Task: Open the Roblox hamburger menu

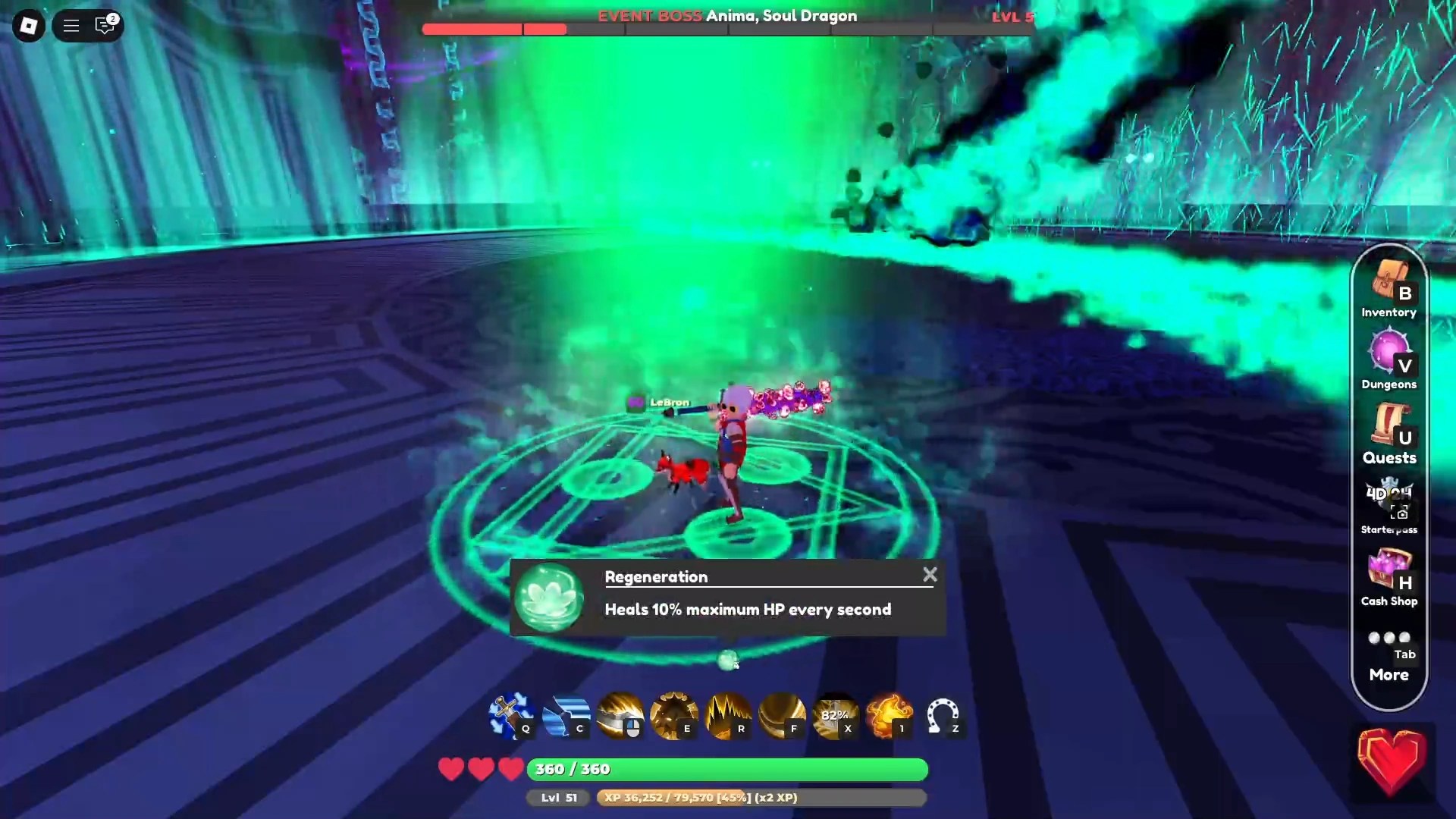Action: (x=71, y=25)
